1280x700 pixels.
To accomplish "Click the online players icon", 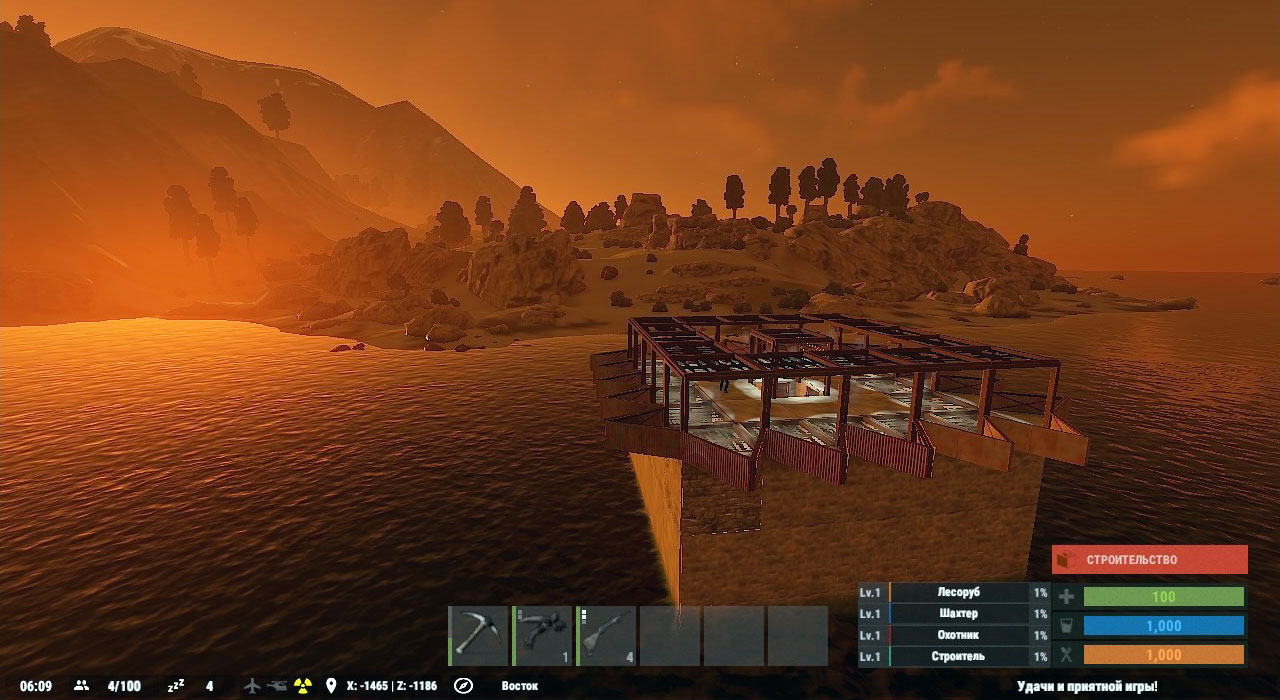I will (82, 686).
